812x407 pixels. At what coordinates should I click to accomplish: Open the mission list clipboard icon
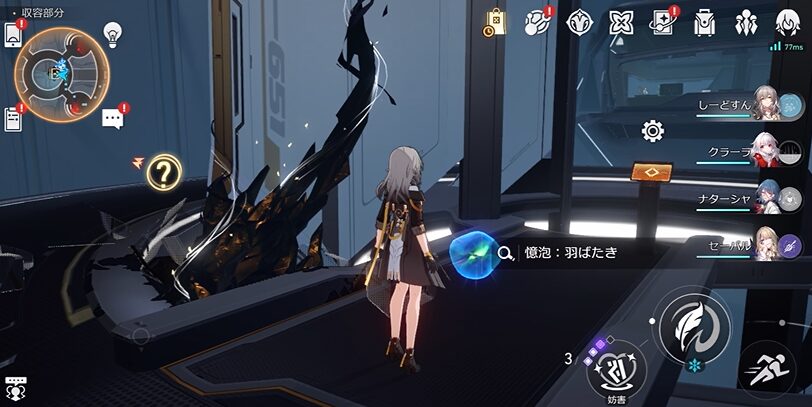(14, 119)
